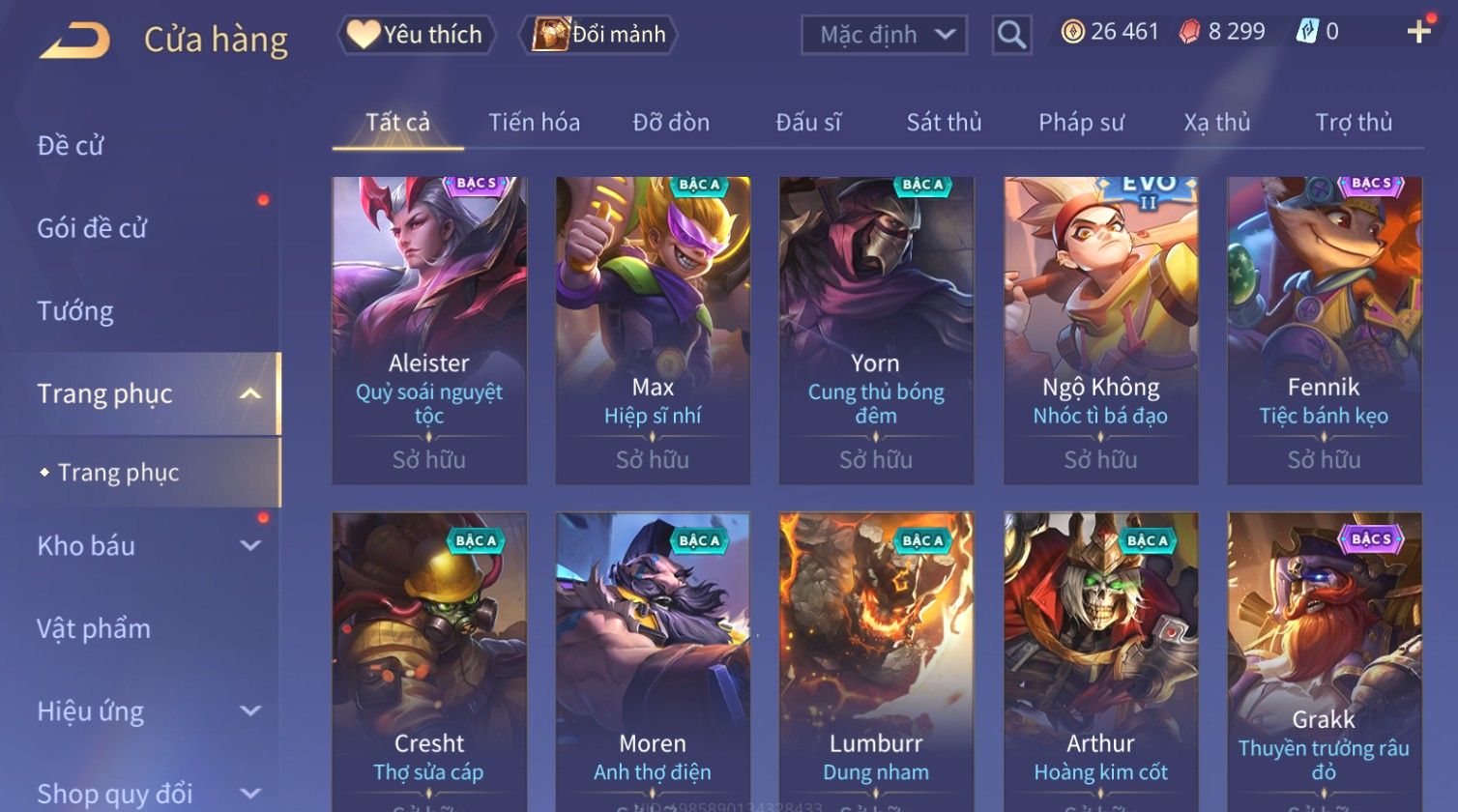
Task: Select the Đấu sĩ category tab
Action: click(x=808, y=123)
